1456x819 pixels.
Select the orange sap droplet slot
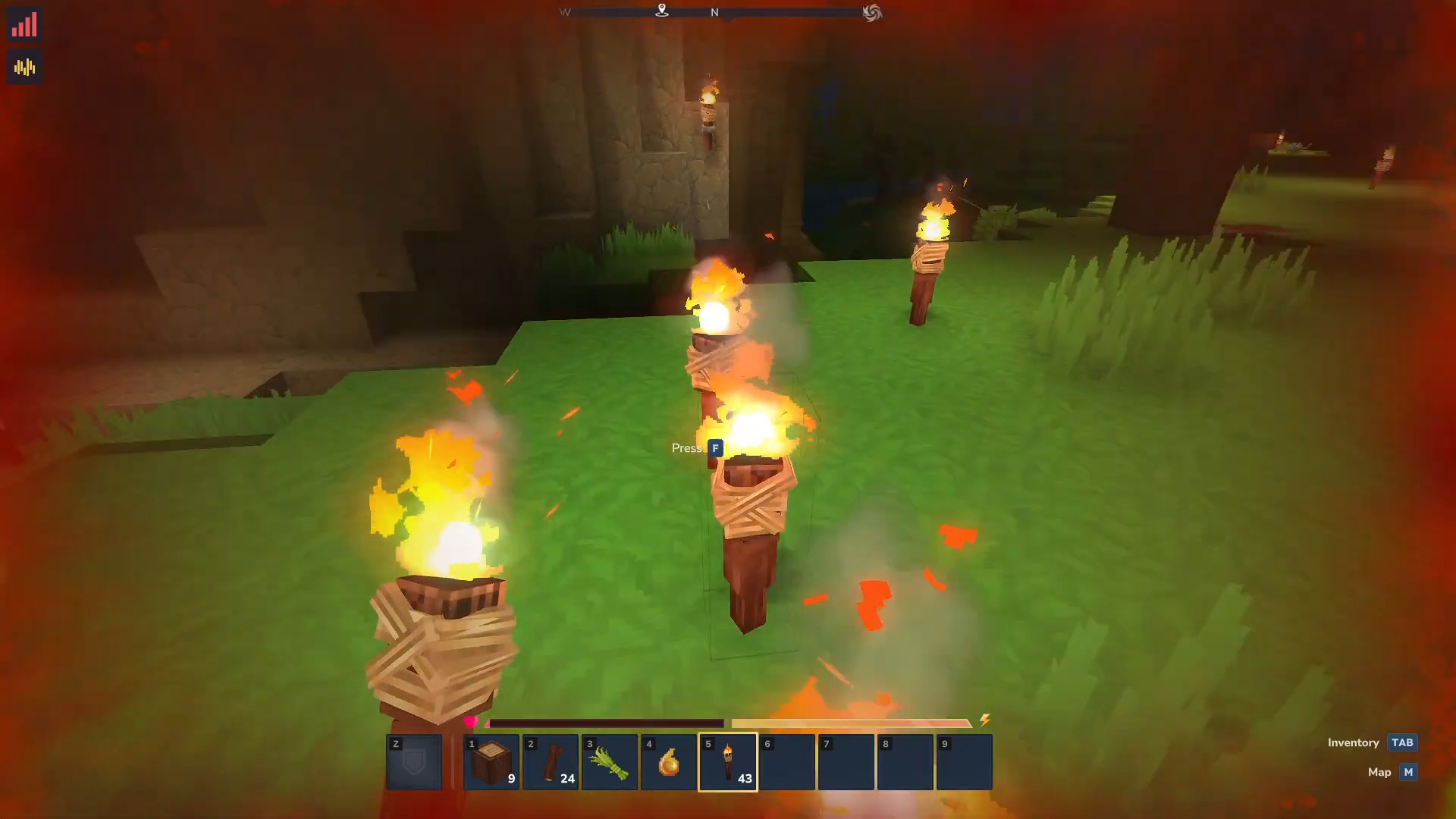pyautogui.click(x=668, y=761)
